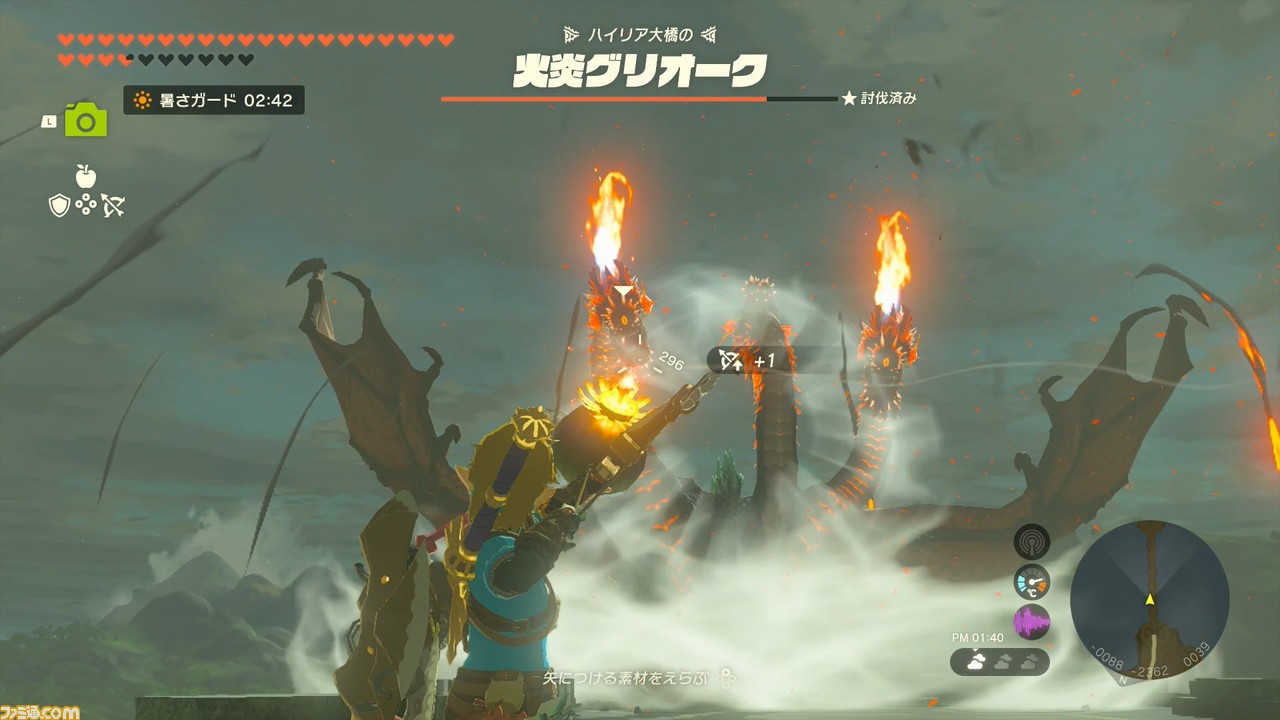Click the 火炎グリオーク boss title banner
The width and height of the screenshot is (1280, 720).
pyautogui.click(x=639, y=71)
